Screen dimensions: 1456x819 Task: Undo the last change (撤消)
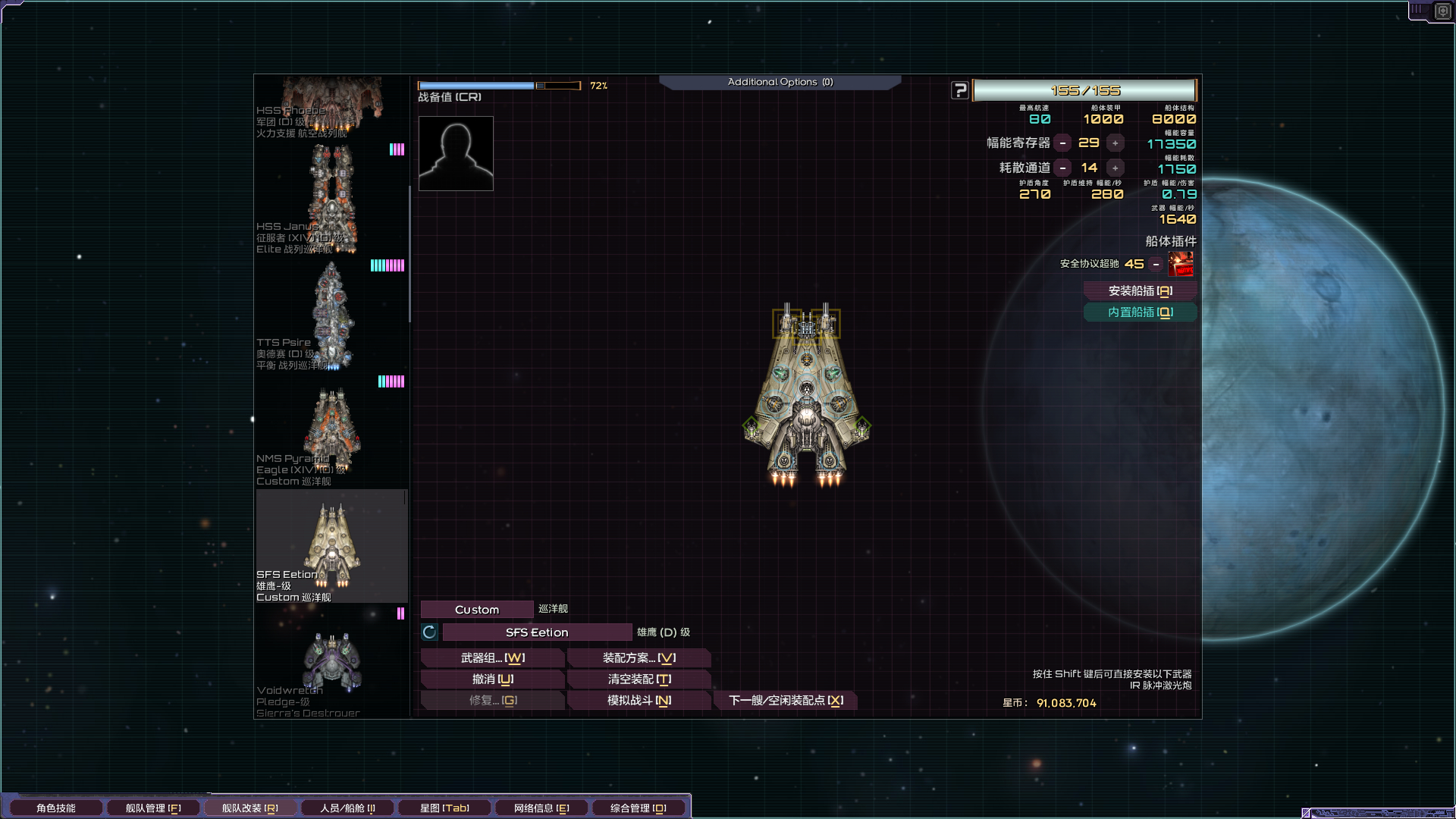[x=492, y=679]
